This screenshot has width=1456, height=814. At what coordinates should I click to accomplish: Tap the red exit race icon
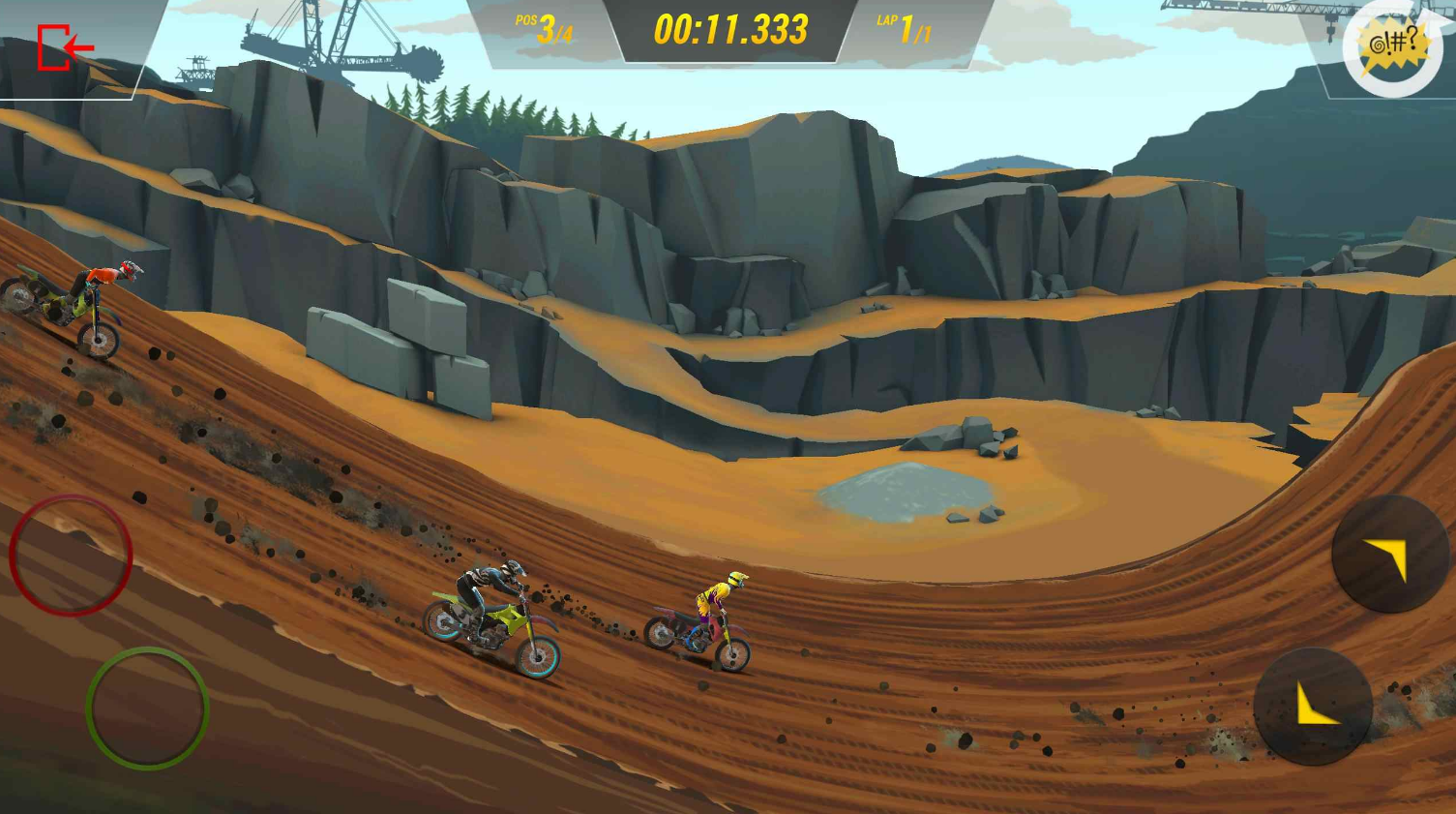point(64,47)
